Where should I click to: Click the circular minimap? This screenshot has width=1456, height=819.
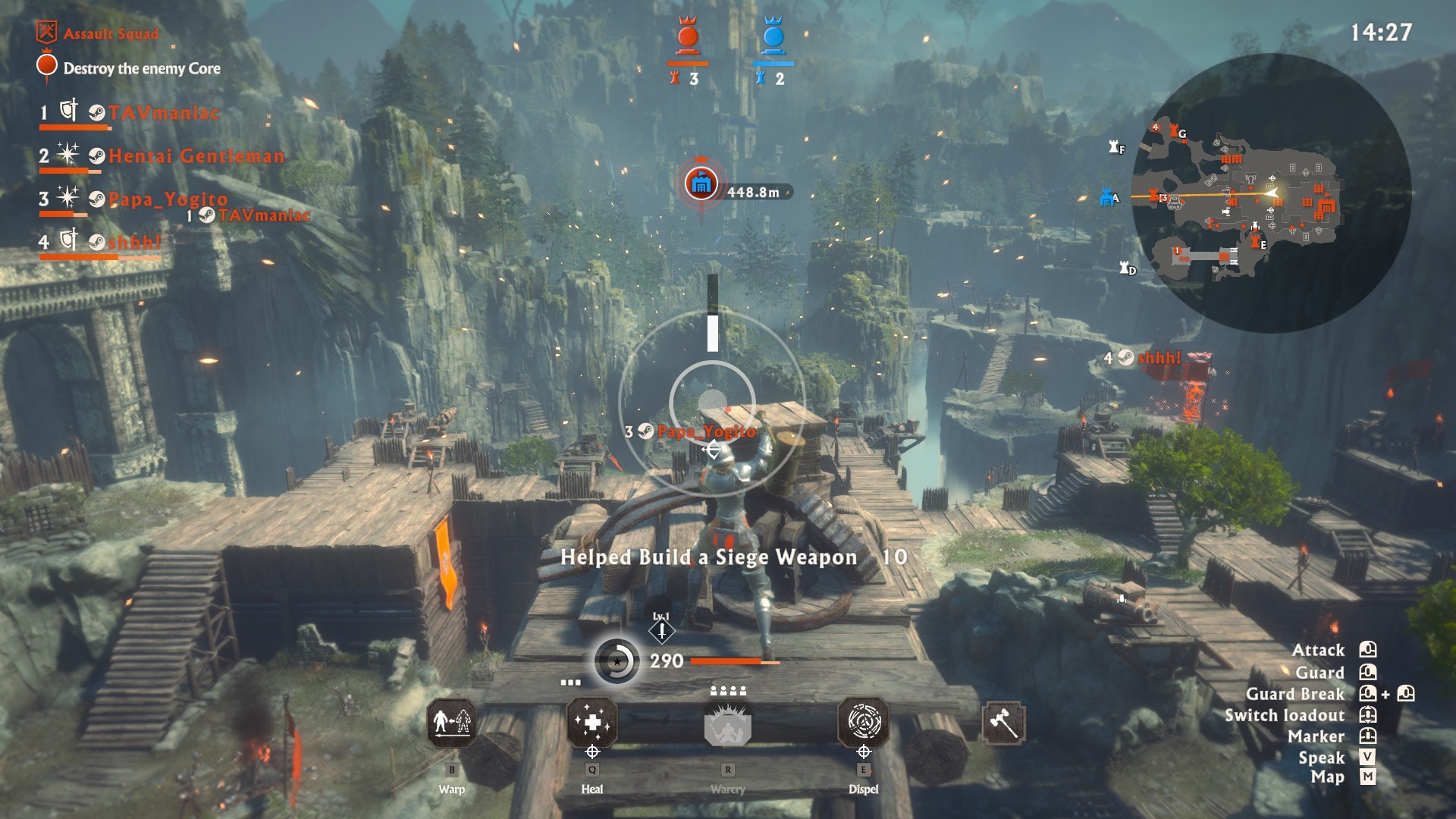(1271, 193)
